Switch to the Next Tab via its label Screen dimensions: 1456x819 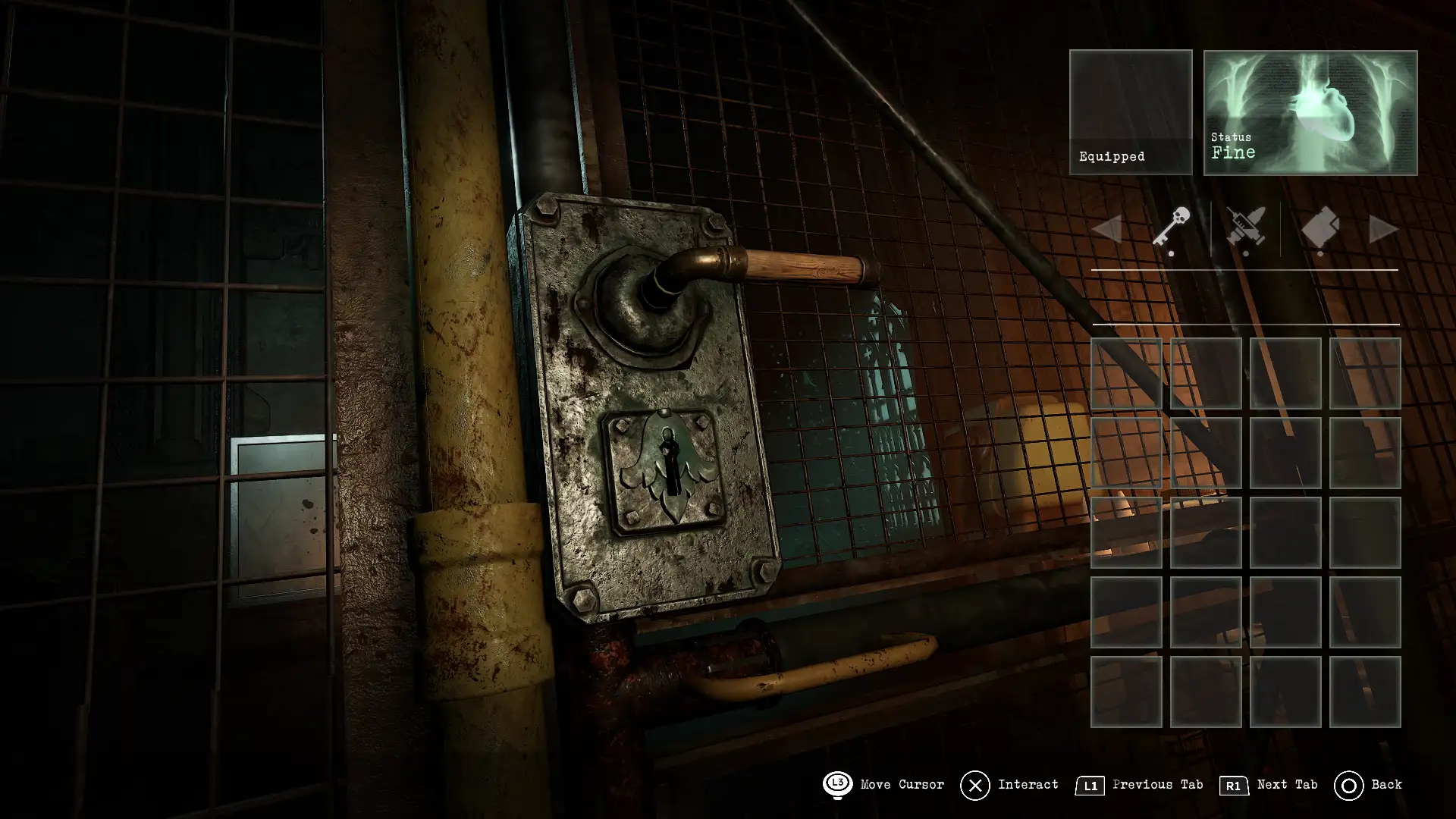coord(1288,785)
